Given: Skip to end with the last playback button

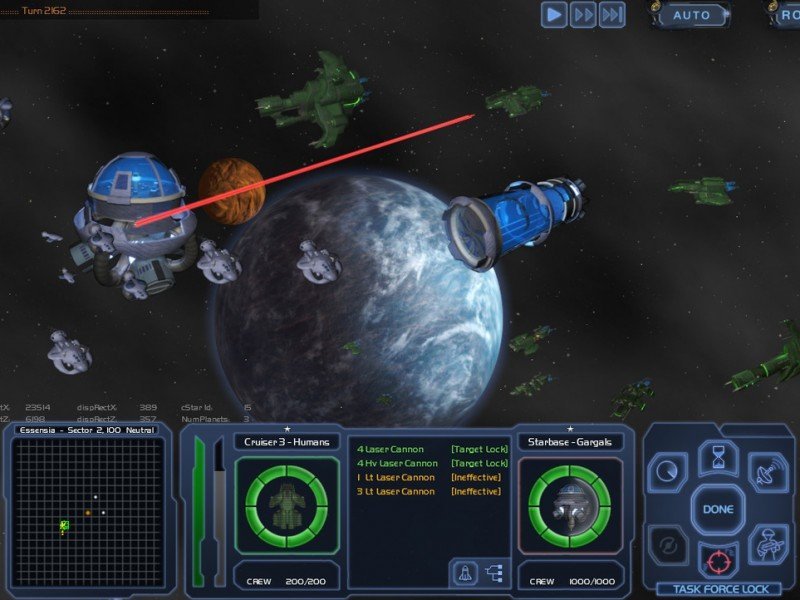Looking at the screenshot, I should pos(612,14).
